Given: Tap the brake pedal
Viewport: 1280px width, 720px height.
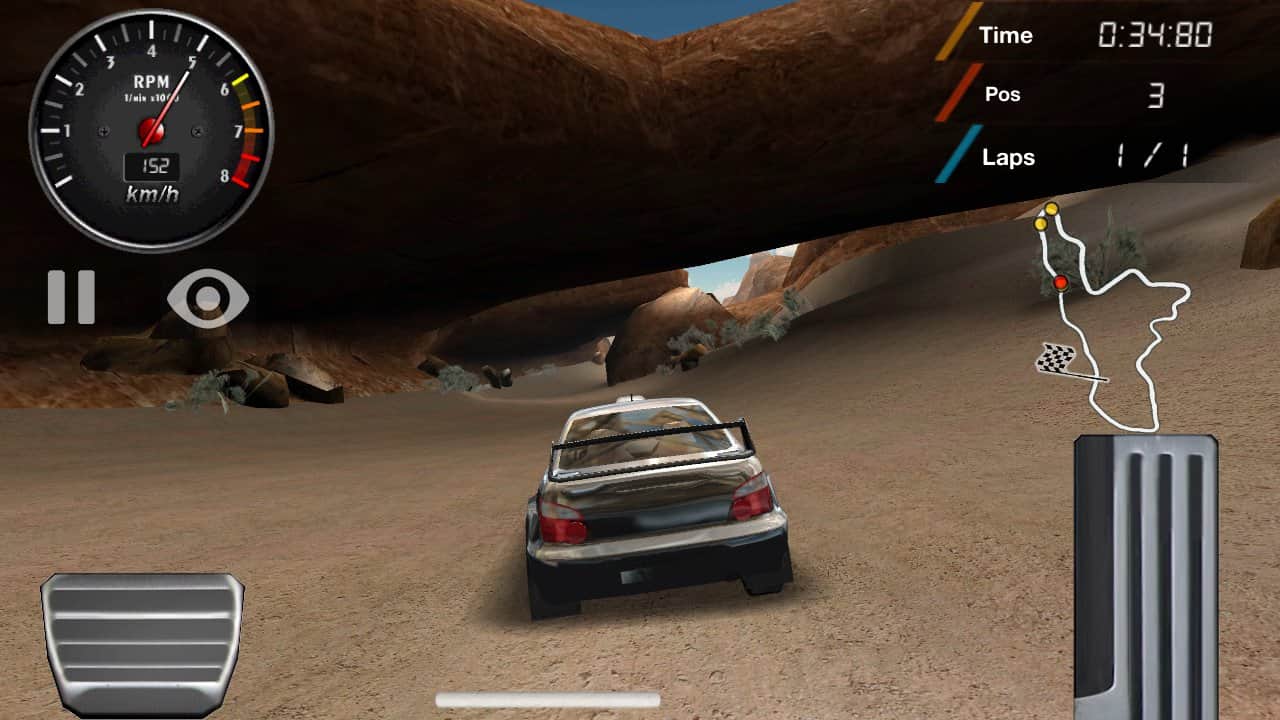Looking at the screenshot, I should [142, 643].
